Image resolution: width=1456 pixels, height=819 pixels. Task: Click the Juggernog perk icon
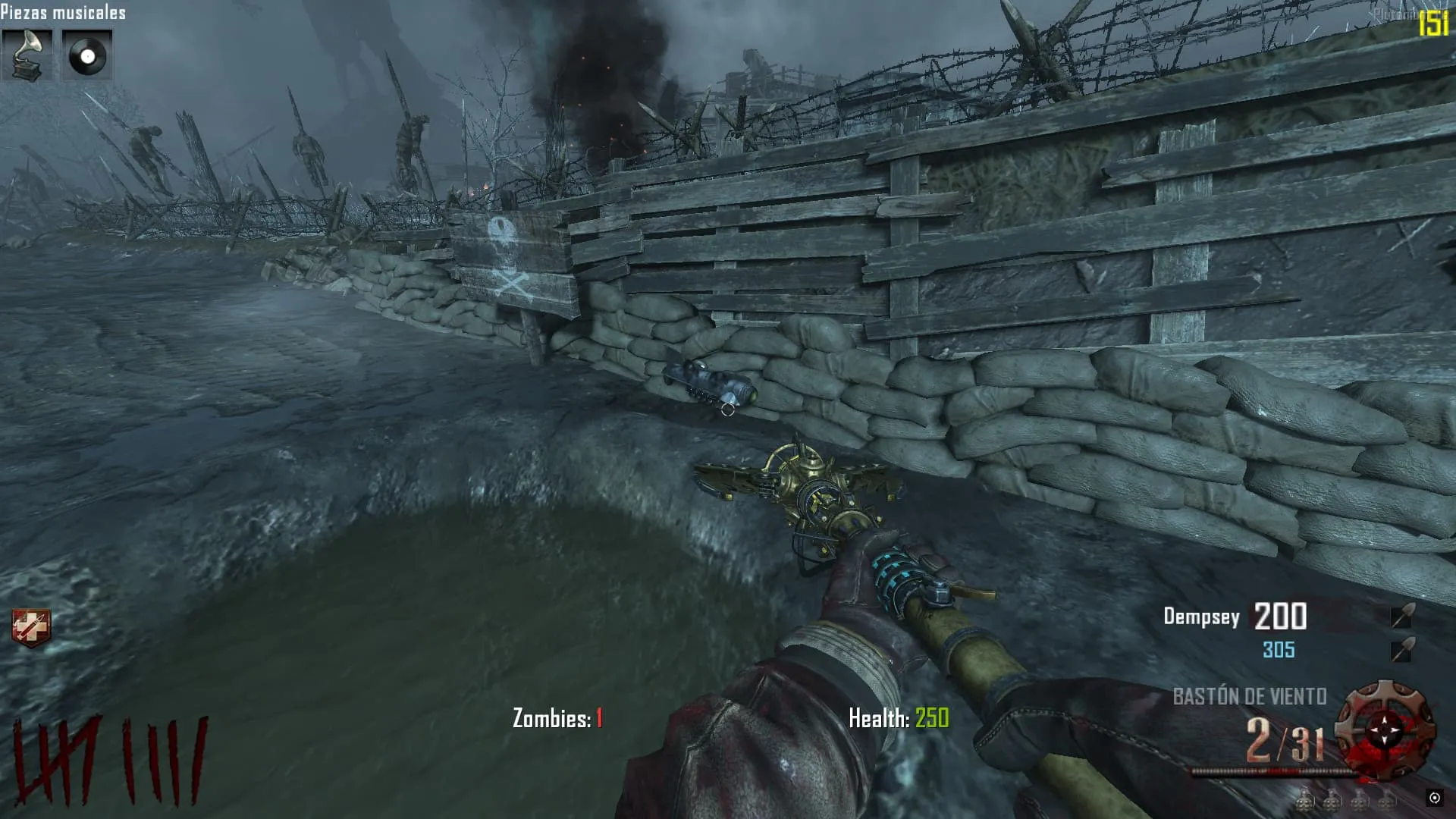point(31,628)
